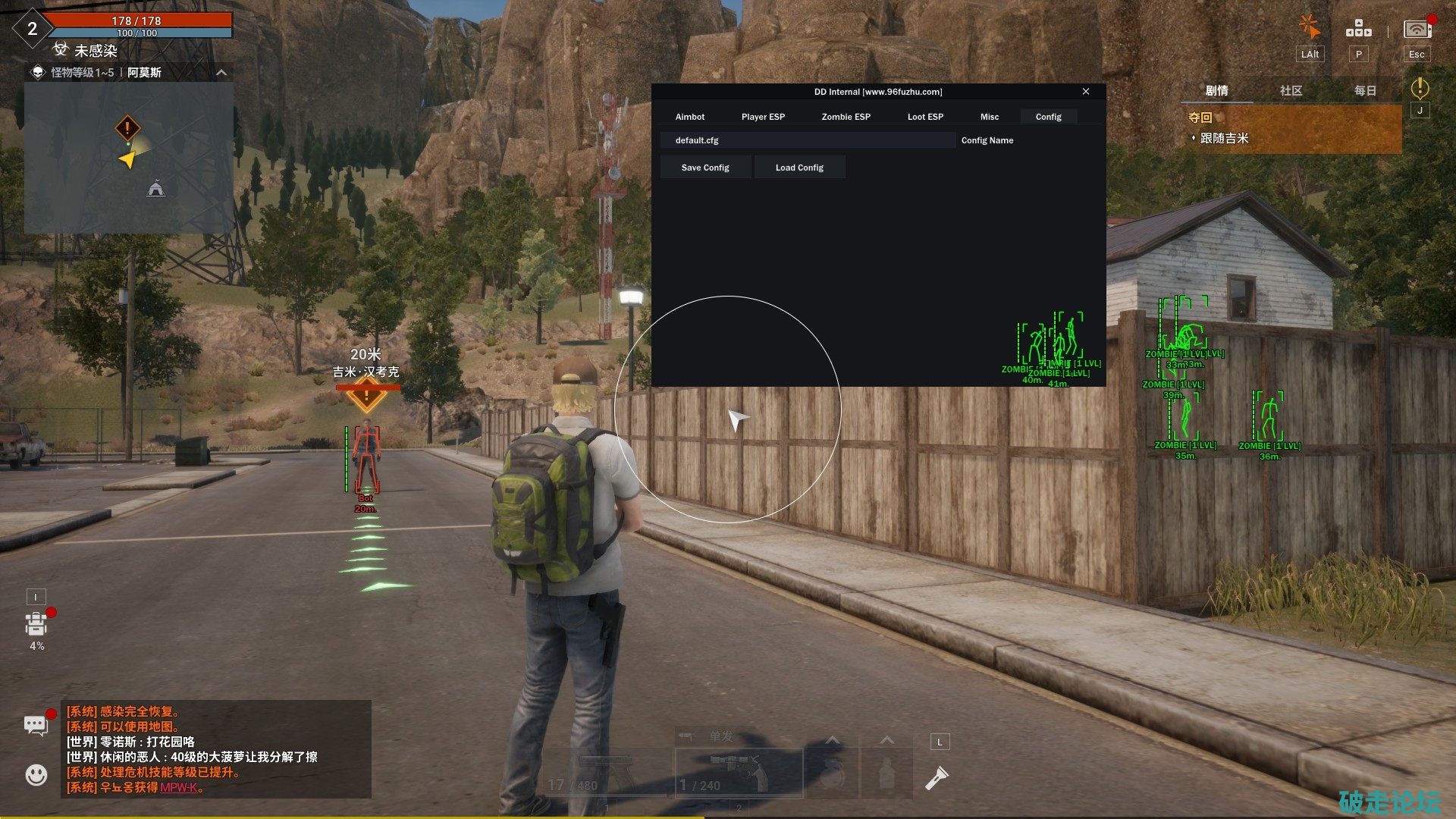Open the chat bubble icon
The width and height of the screenshot is (1456, 819).
36,725
